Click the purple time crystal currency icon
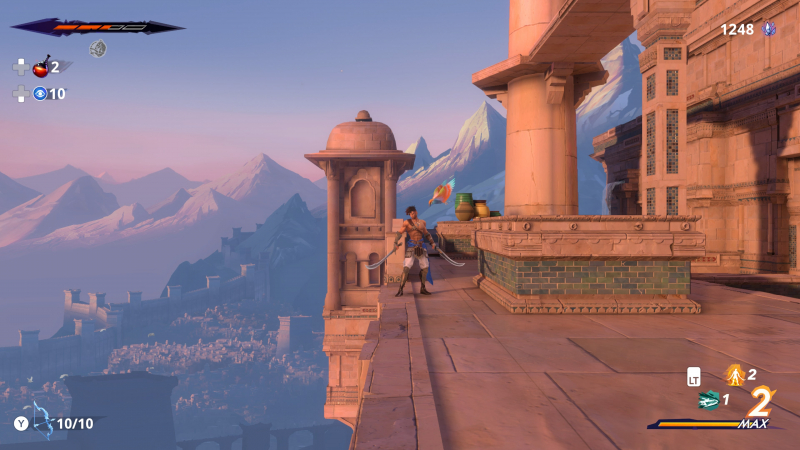800x450 pixels. [x=769, y=29]
